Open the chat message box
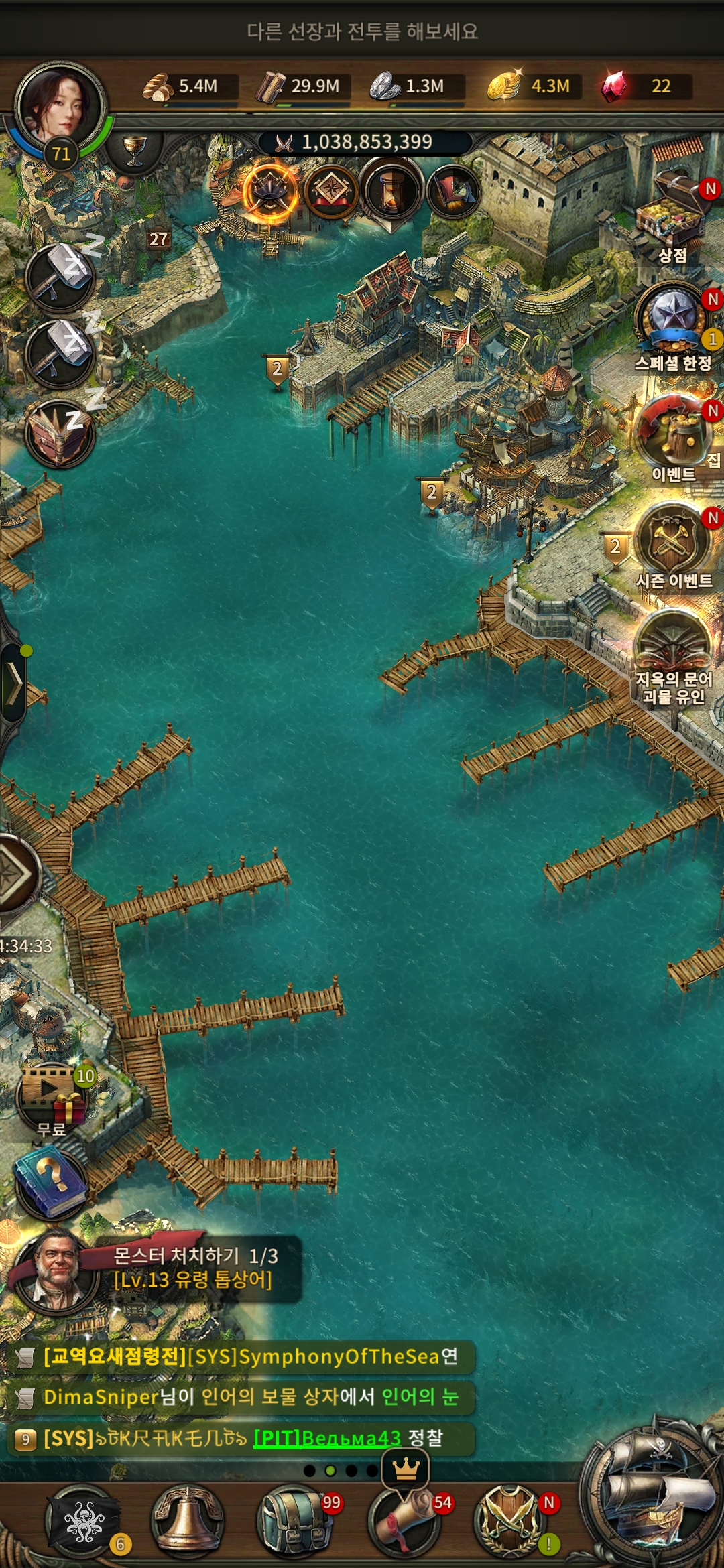 point(241,1397)
